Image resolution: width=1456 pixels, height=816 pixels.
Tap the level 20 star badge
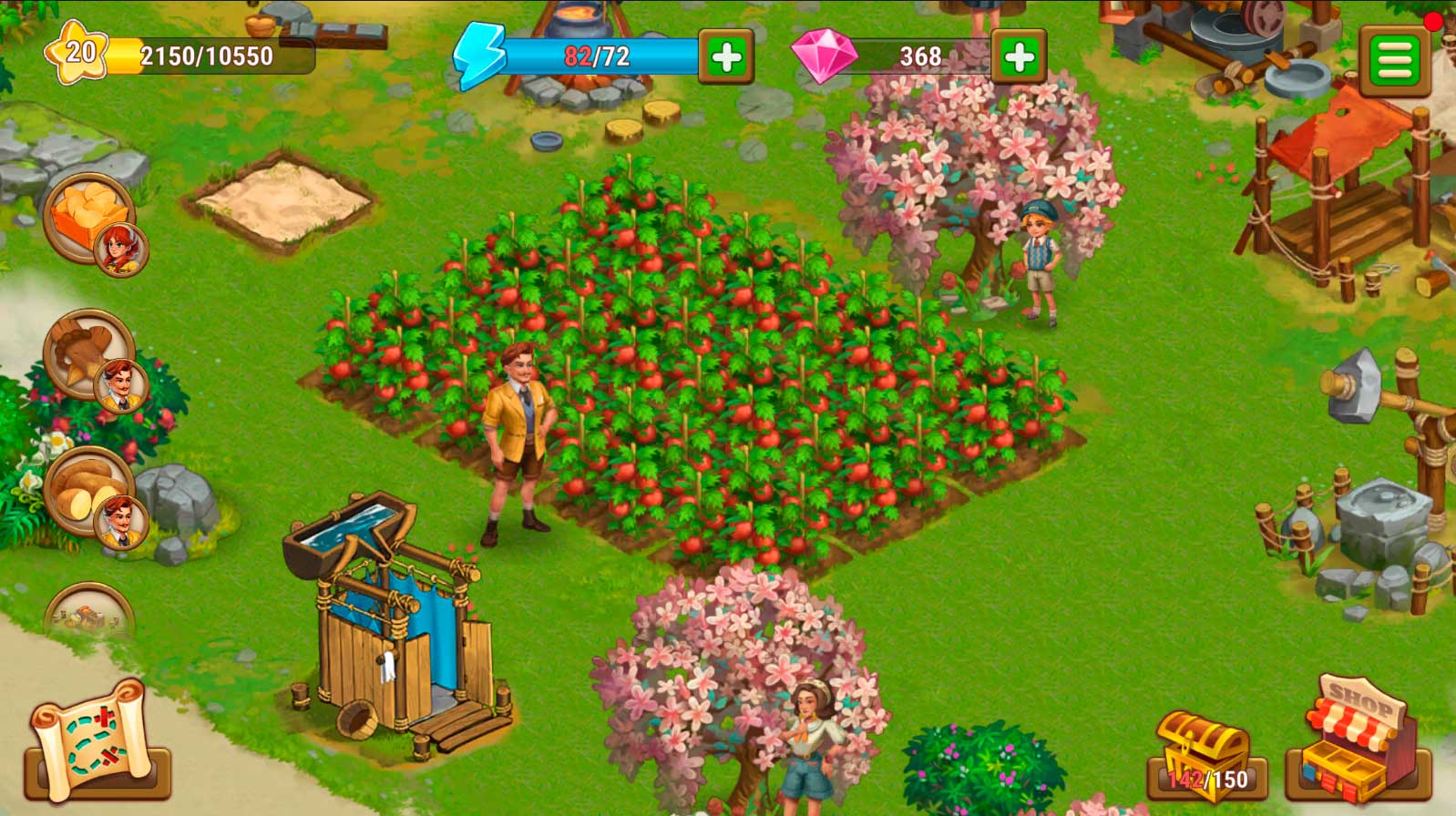coord(78,53)
